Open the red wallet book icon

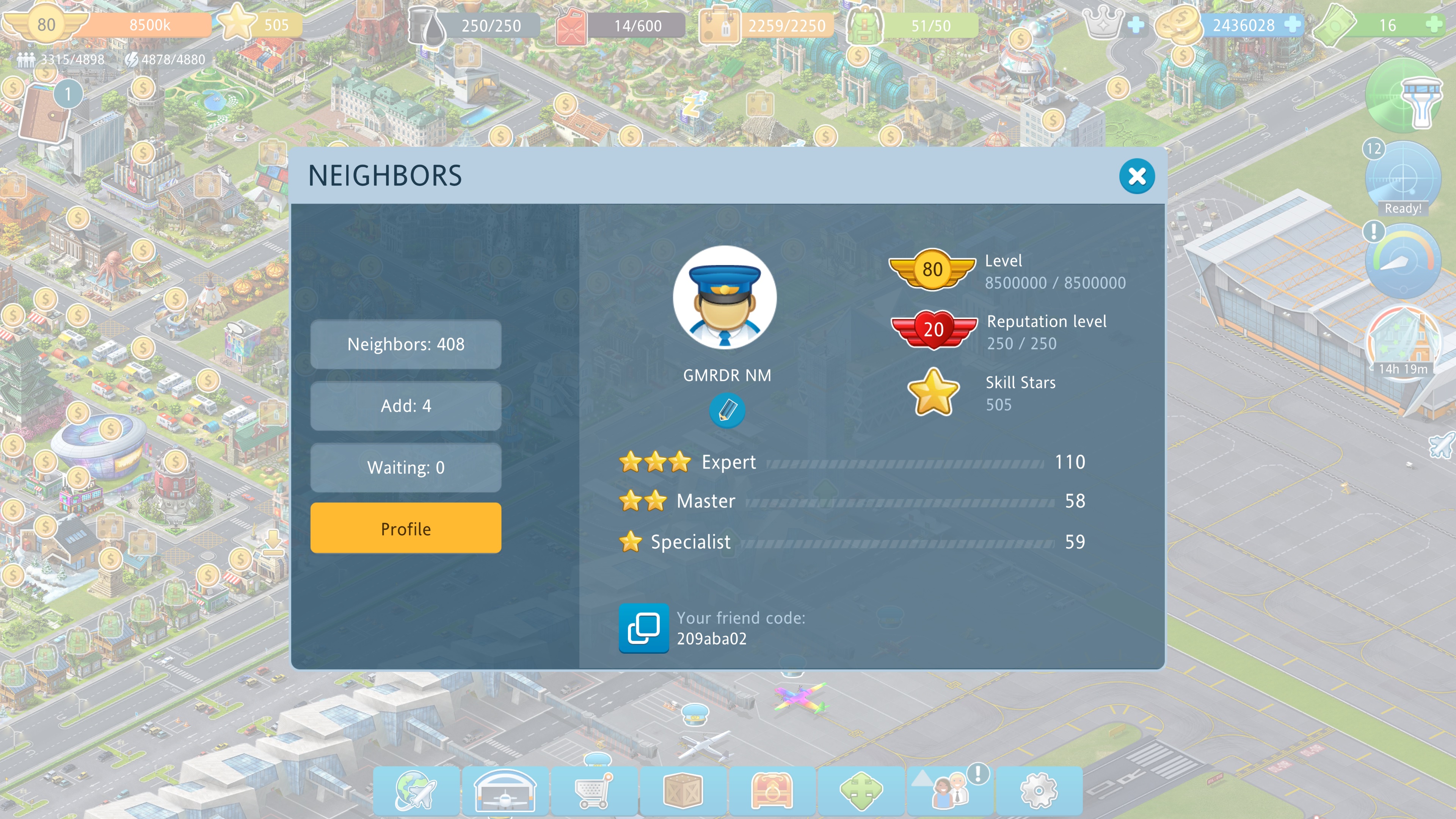point(44,113)
